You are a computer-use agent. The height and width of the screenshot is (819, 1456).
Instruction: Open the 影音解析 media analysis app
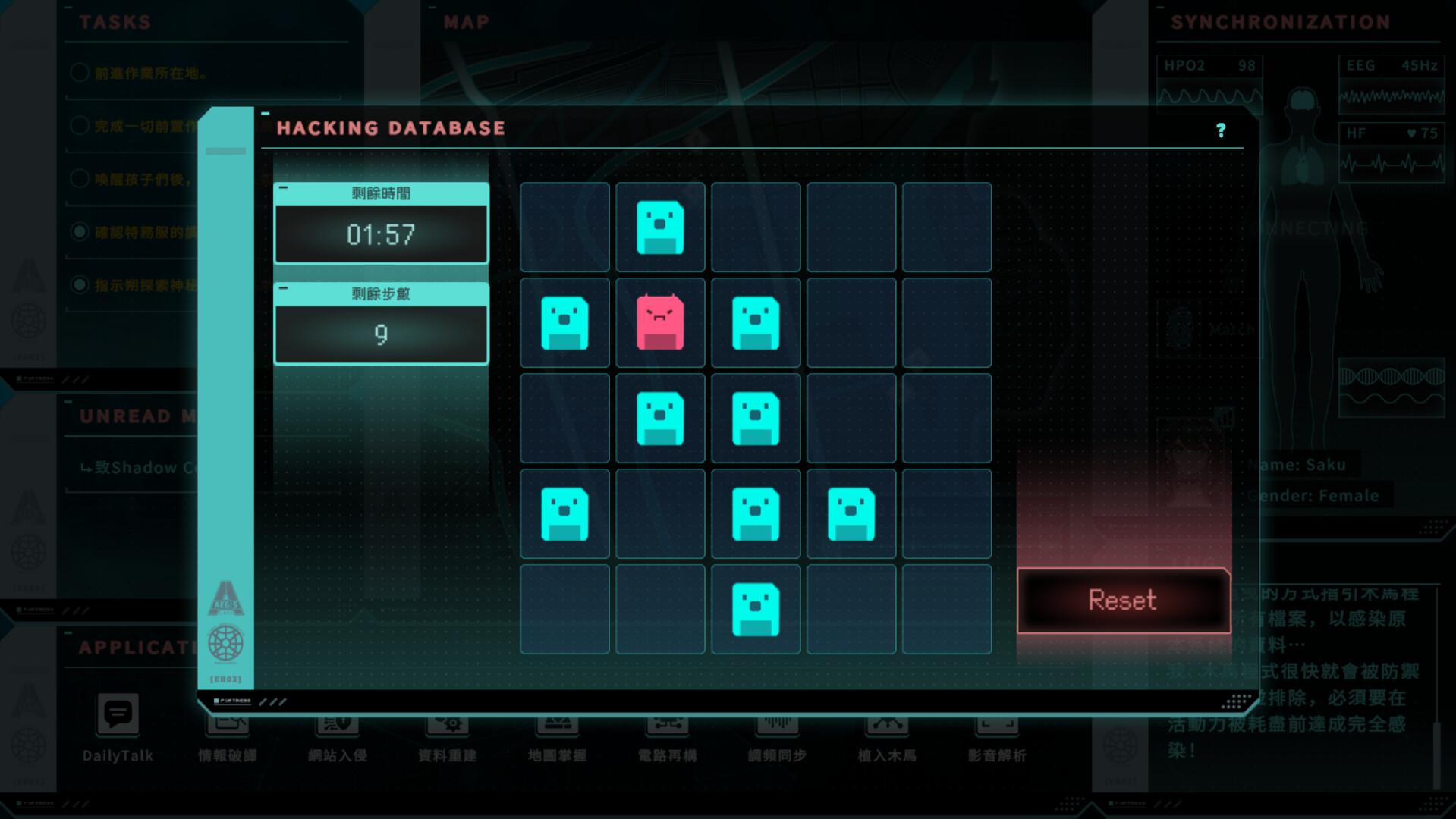click(995, 726)
